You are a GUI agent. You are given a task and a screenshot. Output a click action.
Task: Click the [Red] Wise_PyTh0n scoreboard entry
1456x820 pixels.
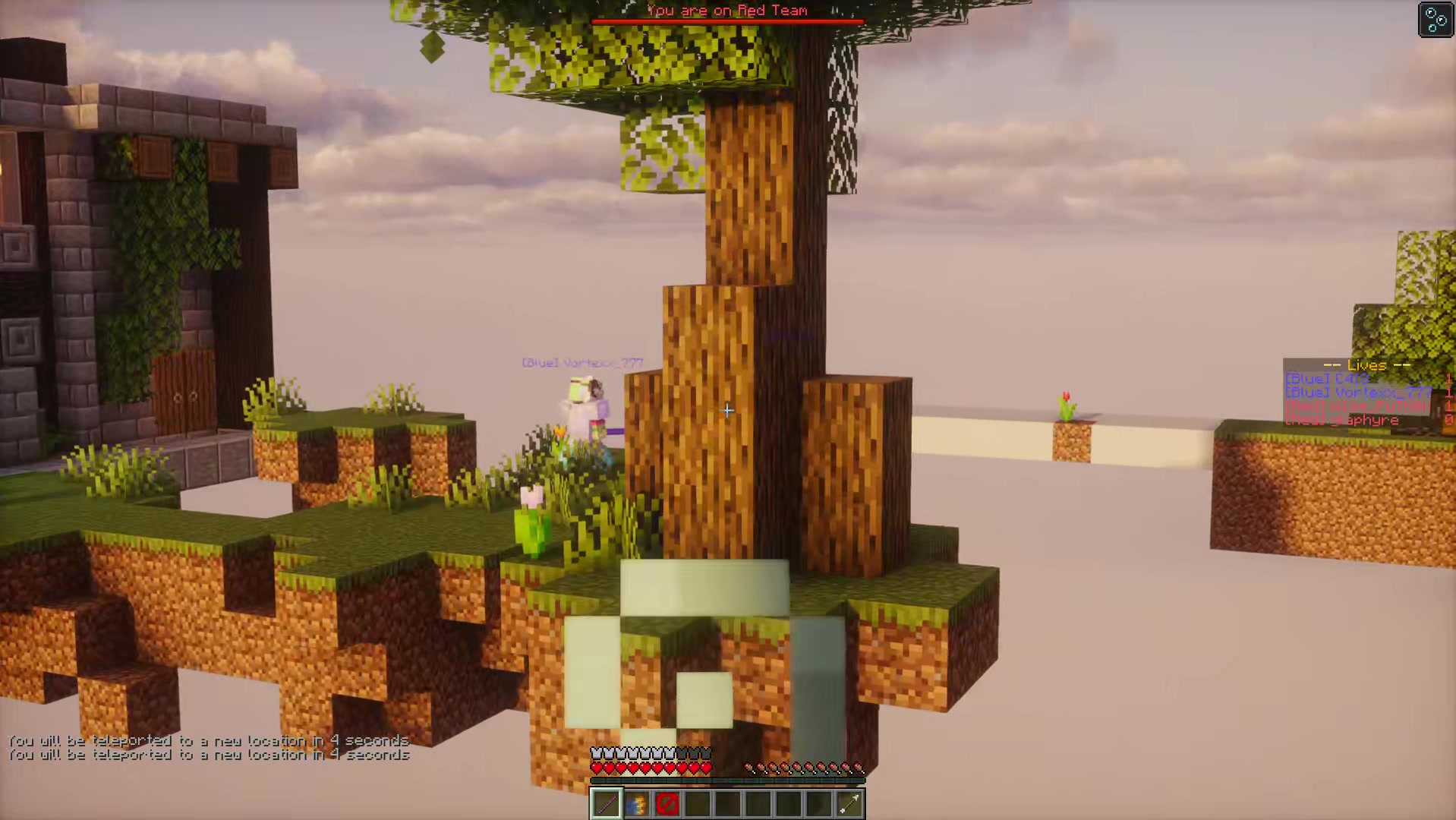(1359, 405)
